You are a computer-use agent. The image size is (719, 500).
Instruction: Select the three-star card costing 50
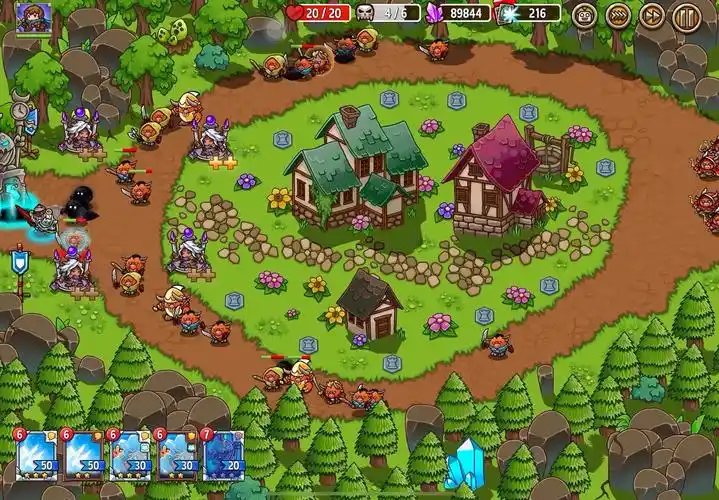click(36, 455)
